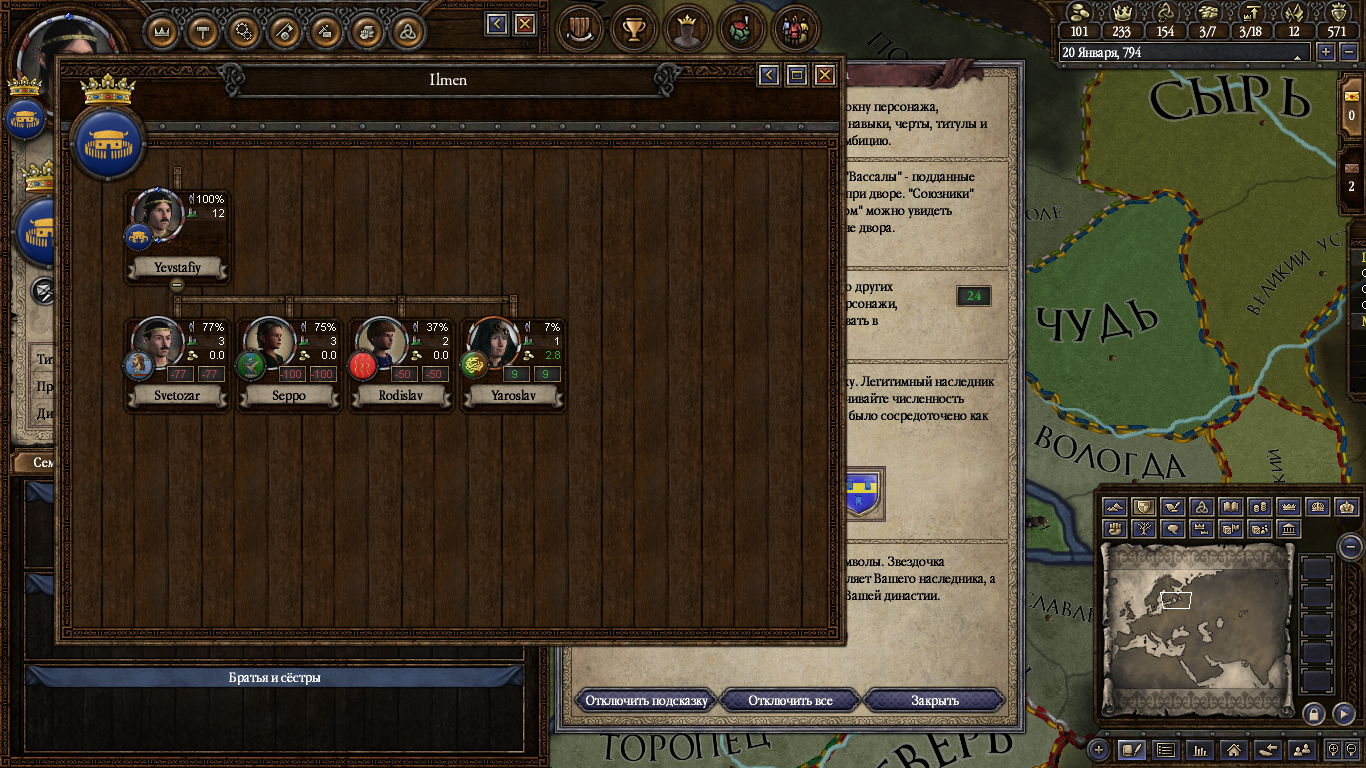Click the home icon below the minimap
Viewport: 1366px width, 768px height.
(1234, 749)
